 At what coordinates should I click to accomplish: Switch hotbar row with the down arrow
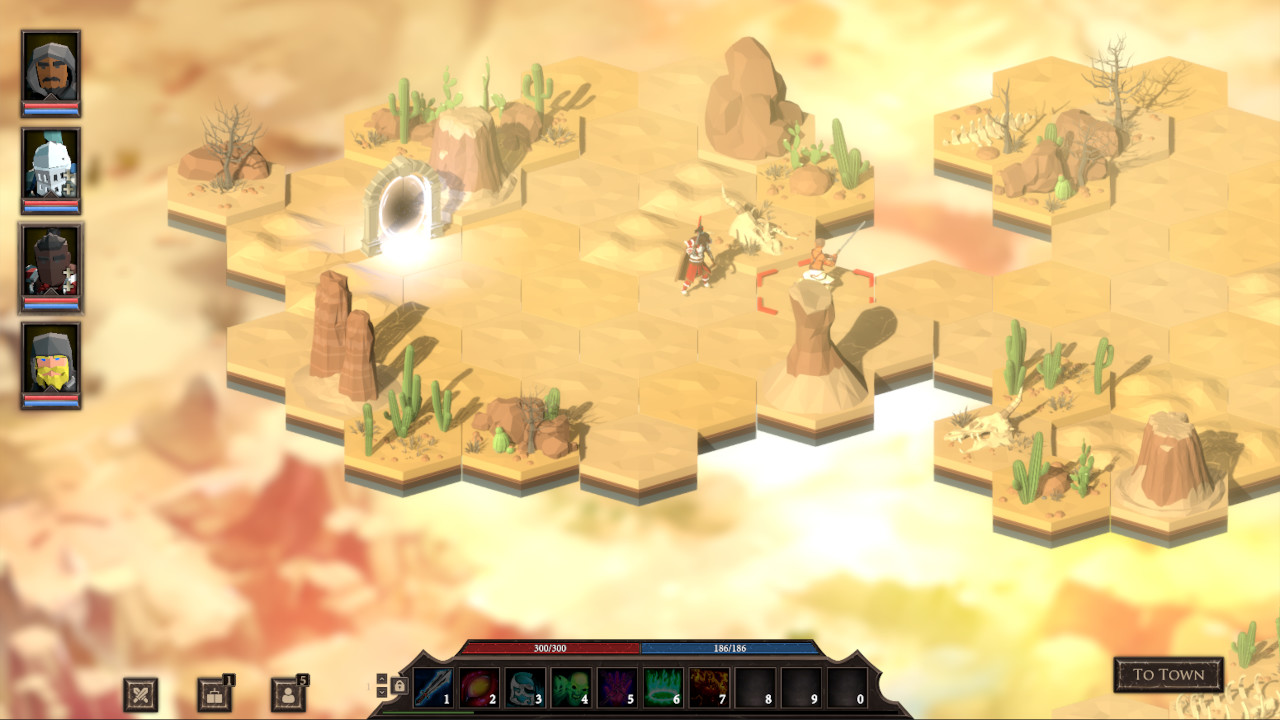pos(382,691)
